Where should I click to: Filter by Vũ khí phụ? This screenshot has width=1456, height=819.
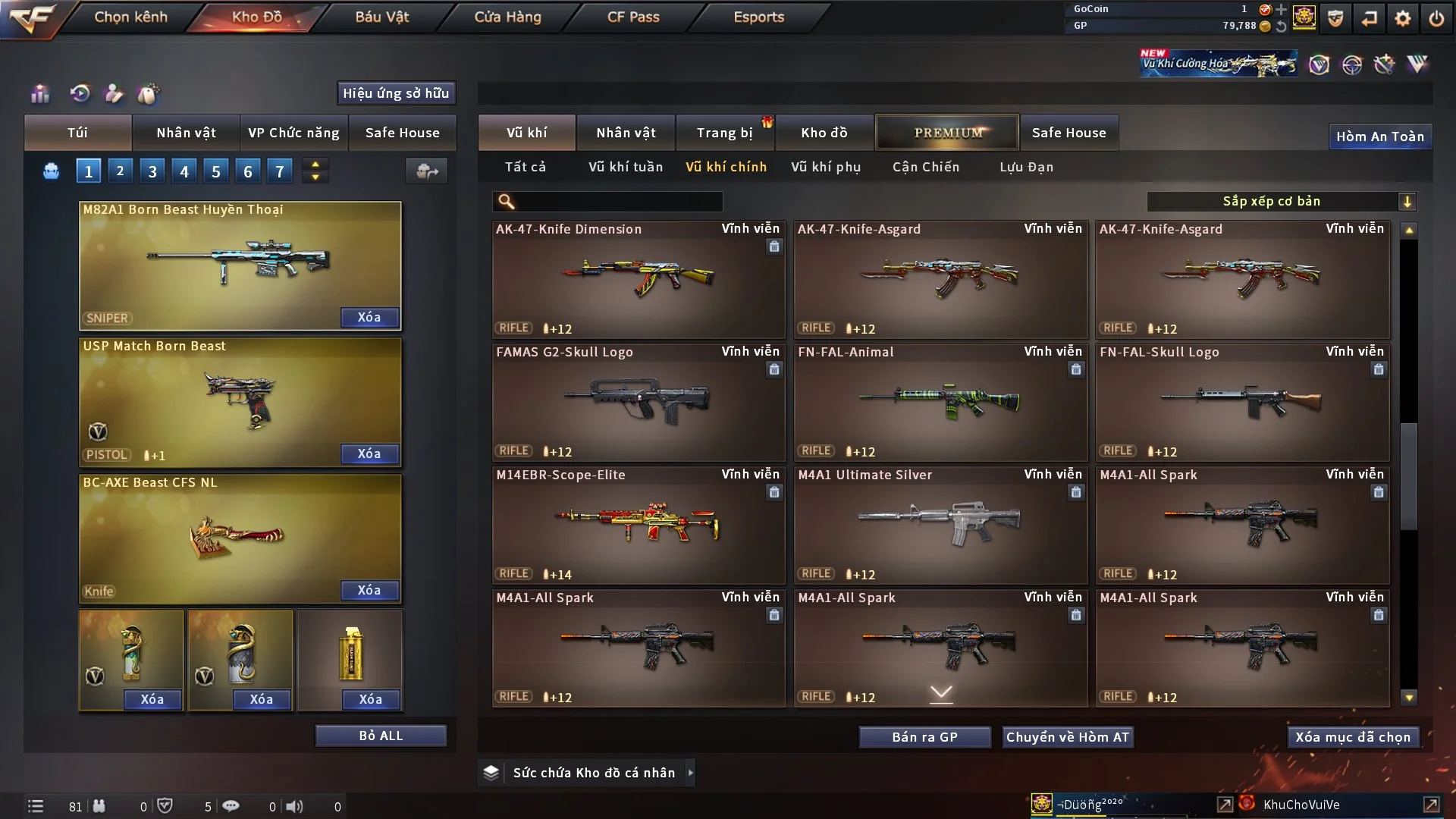[826, 167]
